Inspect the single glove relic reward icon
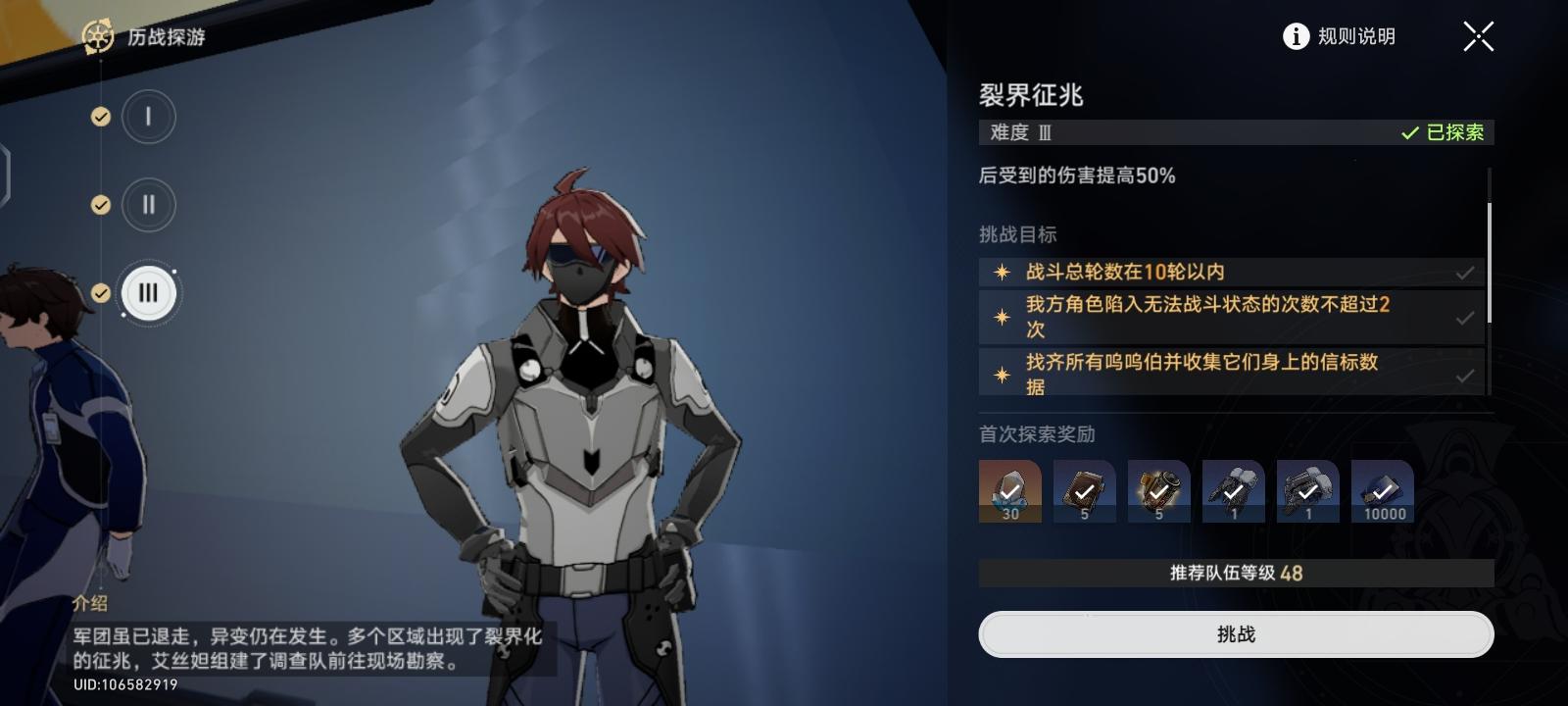Screen dimensions: 1568x706 1233,490
